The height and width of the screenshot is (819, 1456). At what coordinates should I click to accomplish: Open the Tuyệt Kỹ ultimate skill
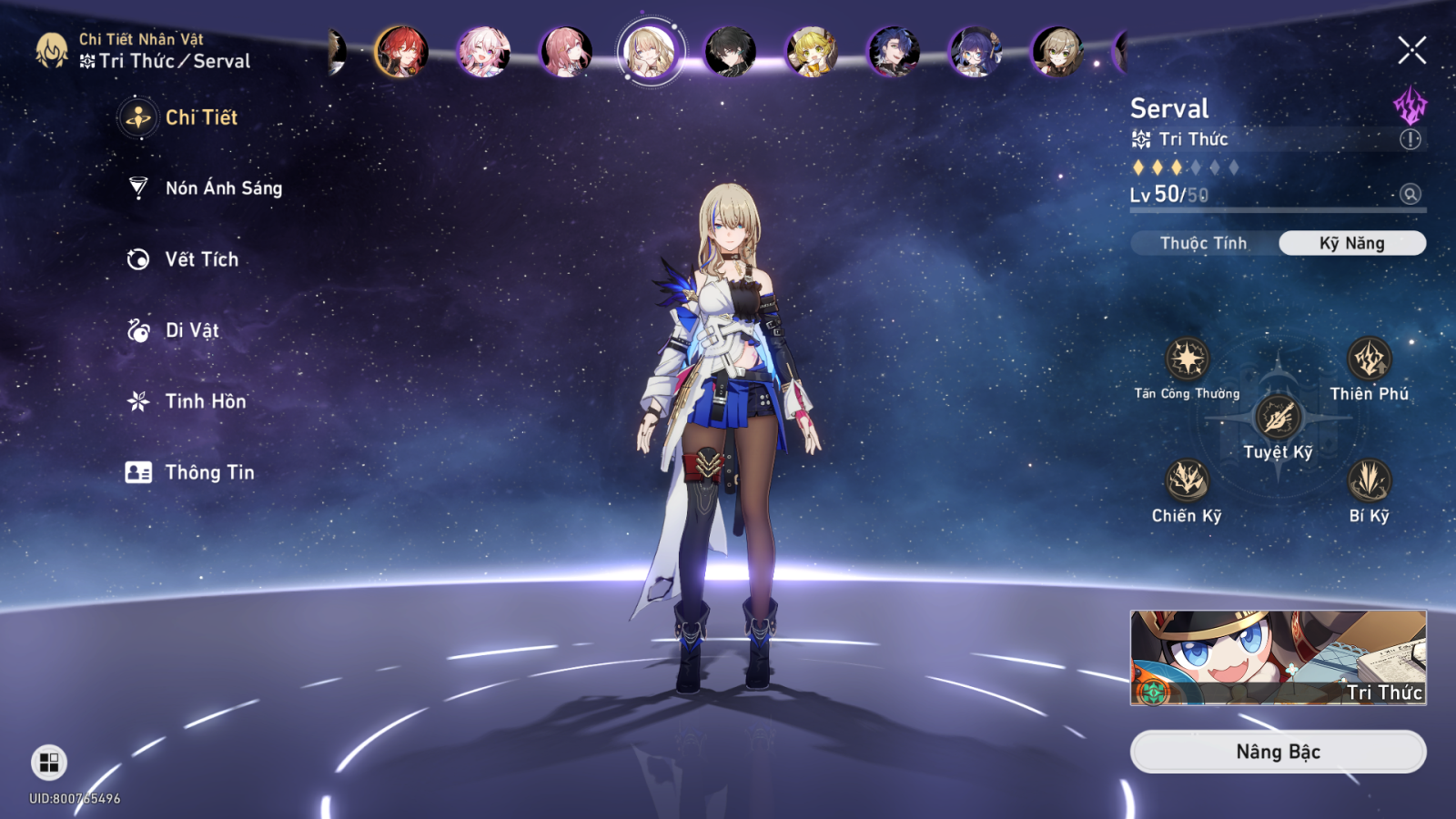(x=1279, y=420)
